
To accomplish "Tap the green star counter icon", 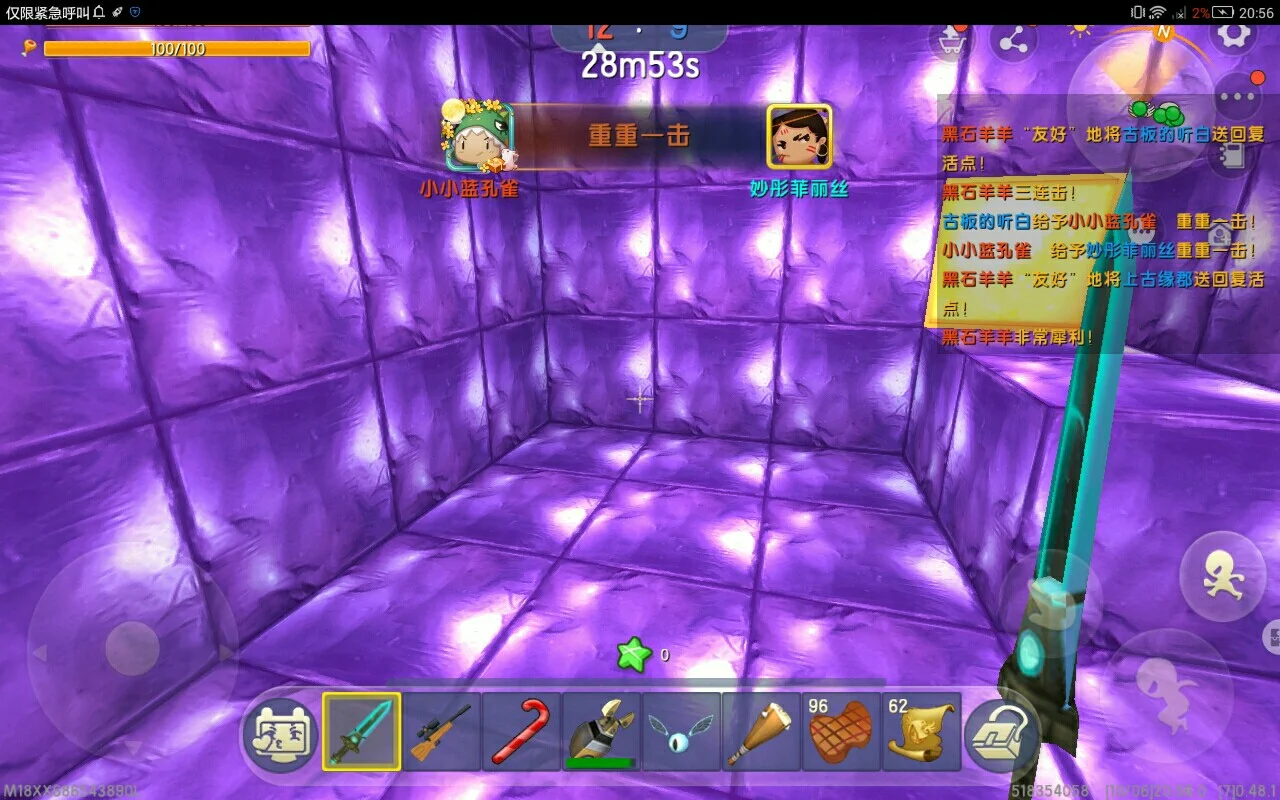I will pyautogui.click(x=634, y=656).
